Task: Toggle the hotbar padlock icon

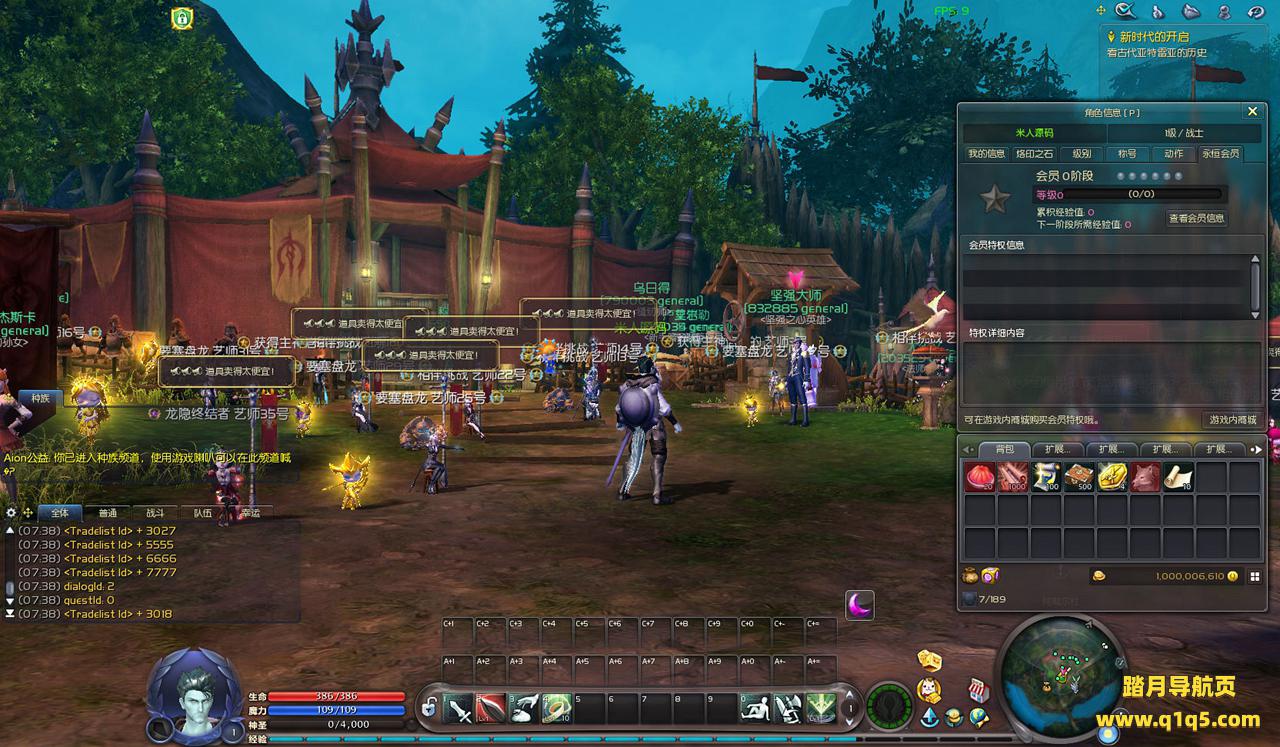Action: [x=428, y=708]
